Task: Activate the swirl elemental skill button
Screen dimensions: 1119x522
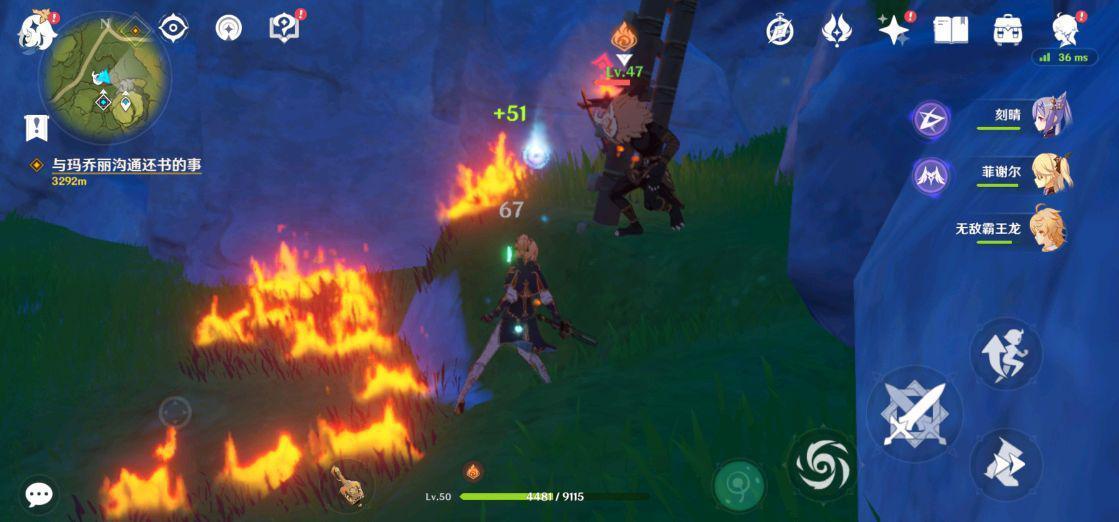Action: pos(822,464)
